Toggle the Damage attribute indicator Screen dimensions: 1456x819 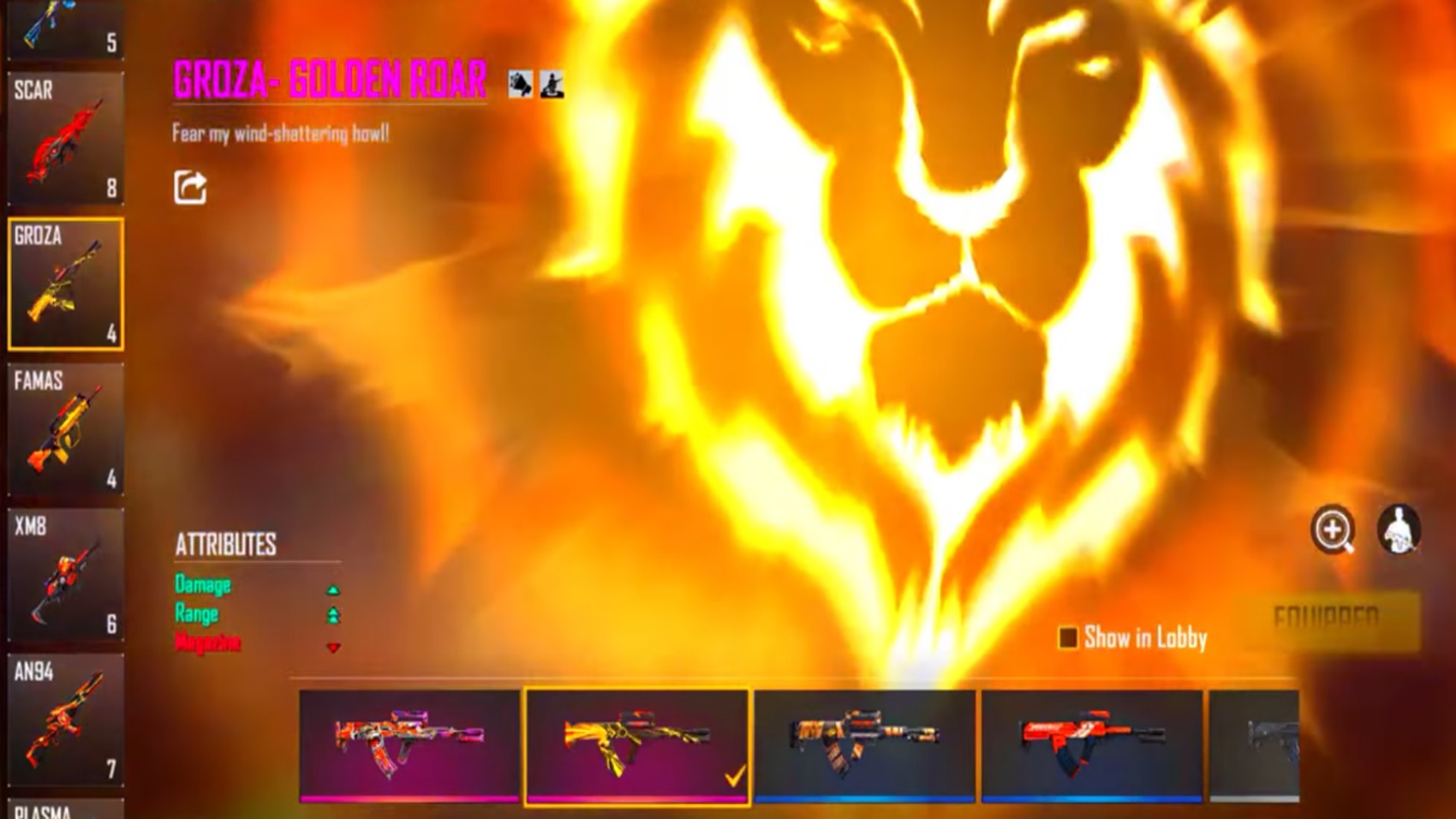[x=332, y=589]
